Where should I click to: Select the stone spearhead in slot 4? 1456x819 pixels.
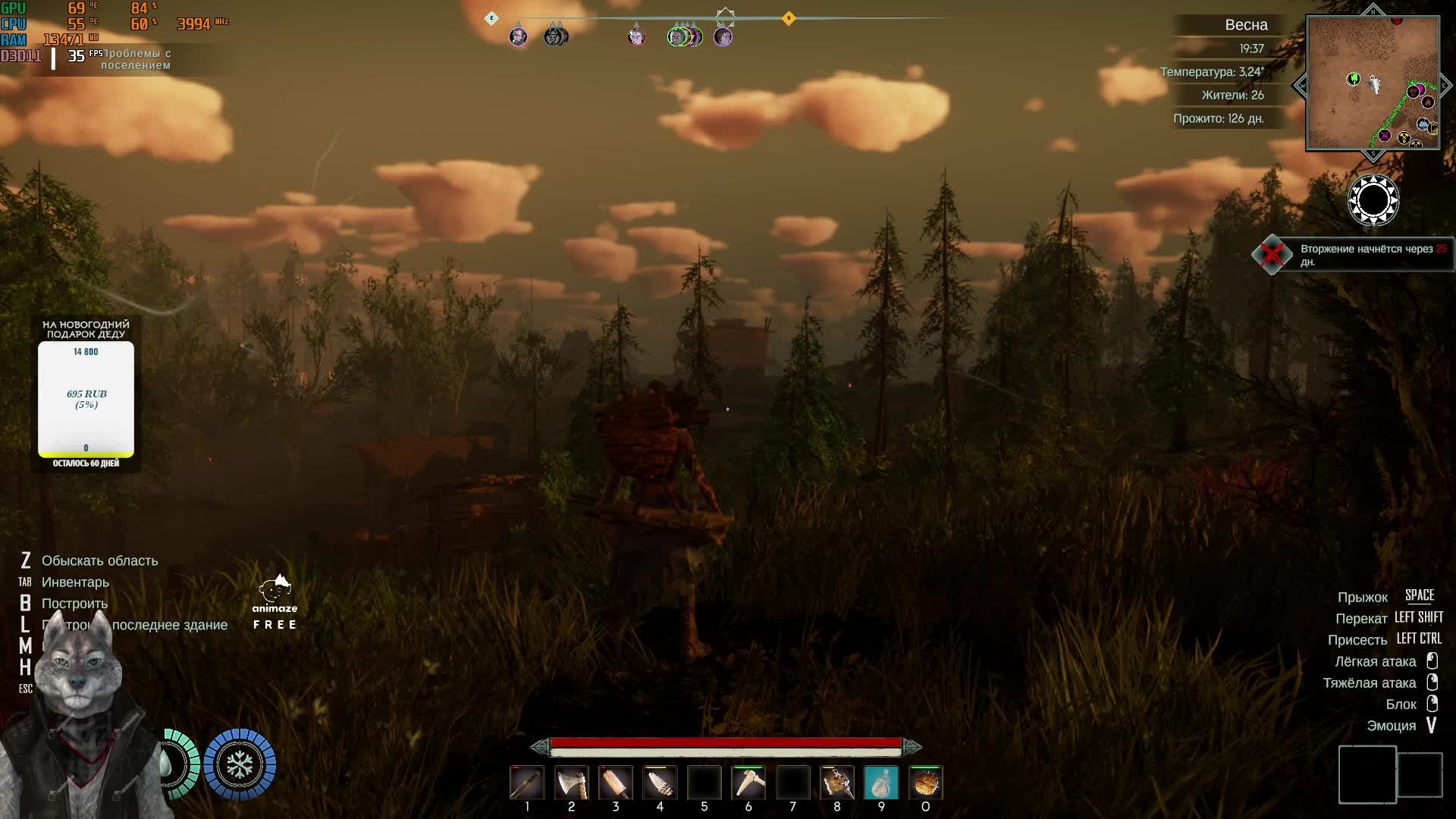pyautogui.click(x=660, y=783)
